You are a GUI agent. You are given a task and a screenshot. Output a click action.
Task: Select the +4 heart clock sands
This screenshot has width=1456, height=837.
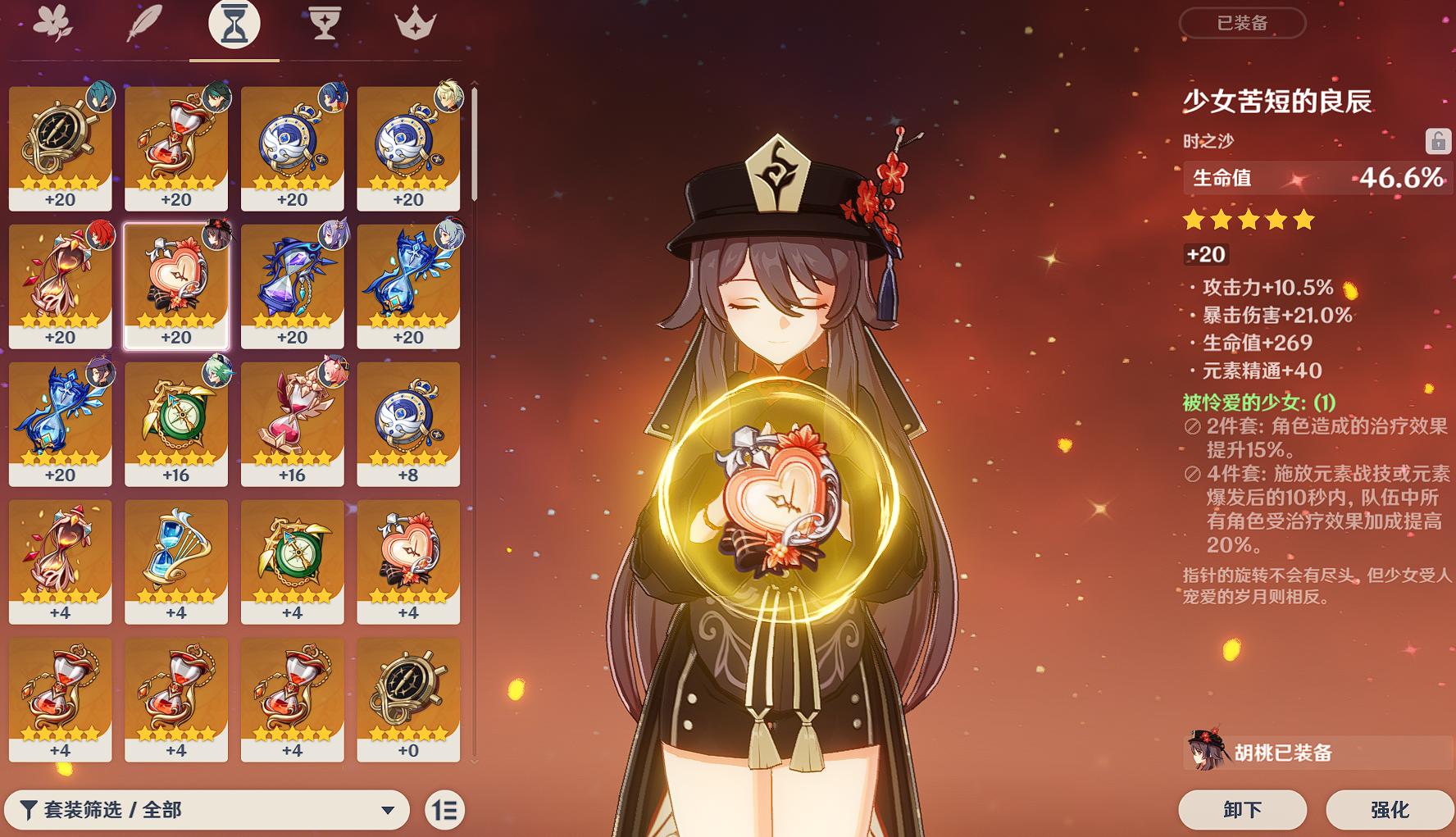tap(408, 562)
